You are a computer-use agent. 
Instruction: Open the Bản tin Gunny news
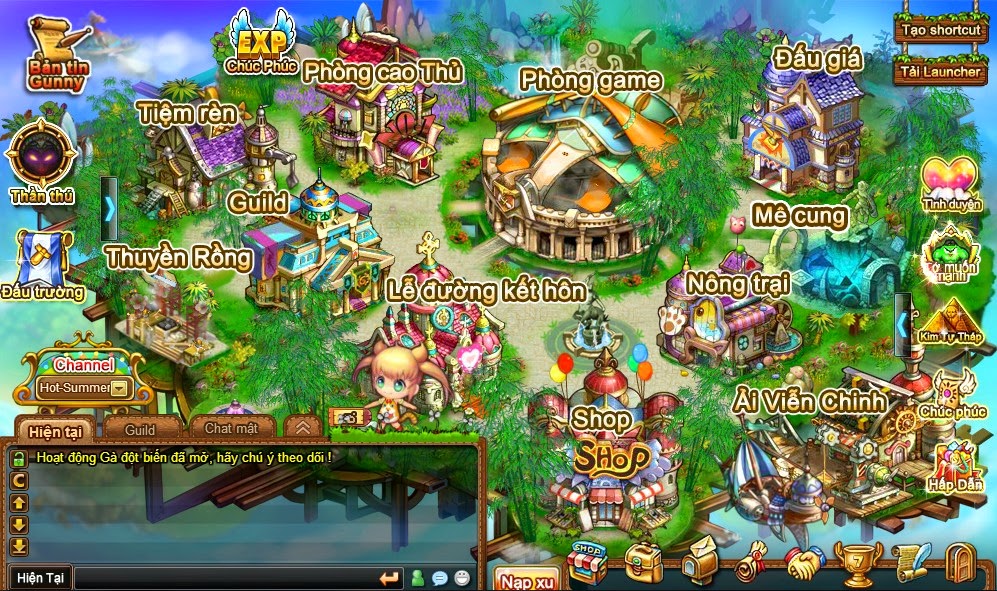[x=56, y=57]
